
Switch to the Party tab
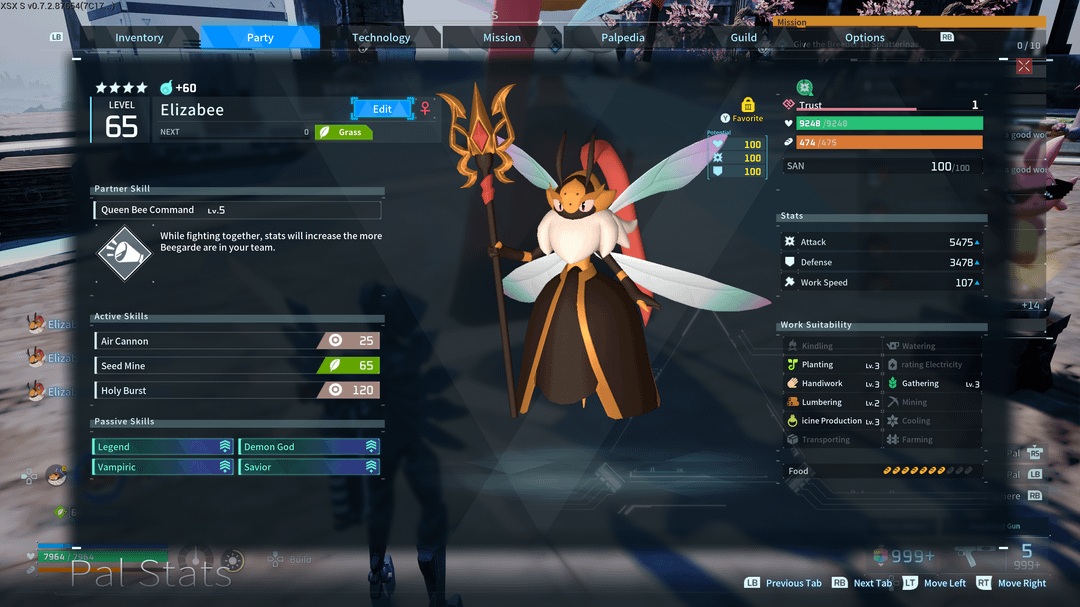260,38
